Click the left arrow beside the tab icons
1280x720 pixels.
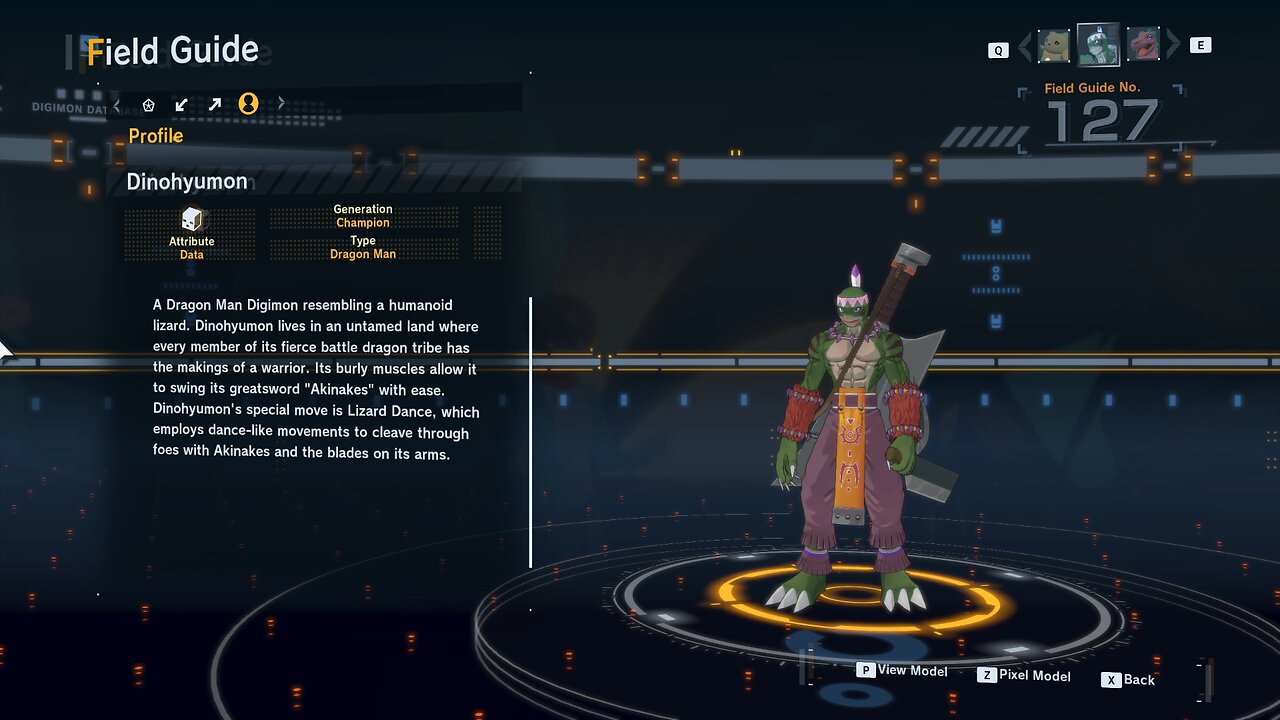coord(117,104)
